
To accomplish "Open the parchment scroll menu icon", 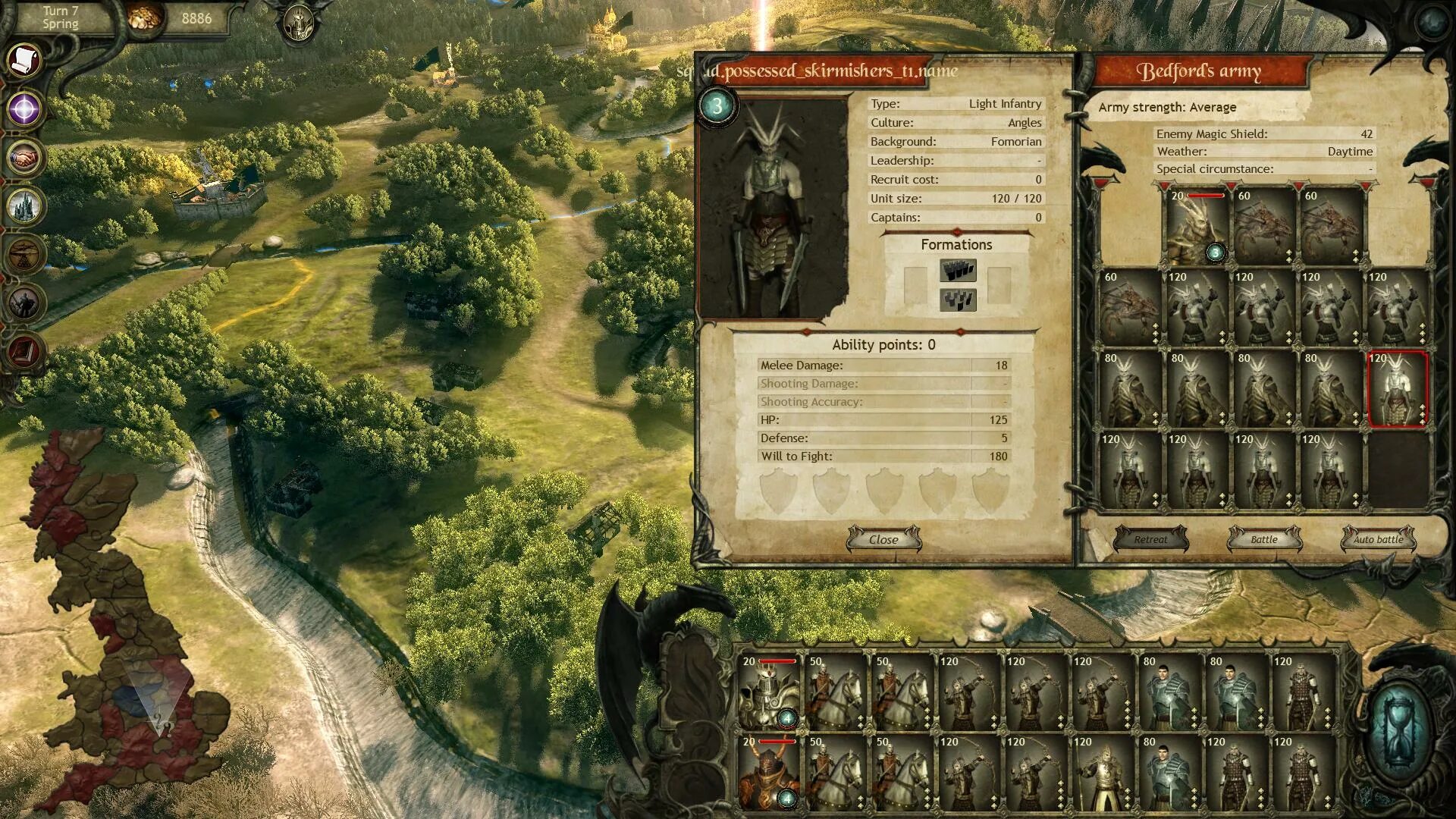I will [24, 61].
